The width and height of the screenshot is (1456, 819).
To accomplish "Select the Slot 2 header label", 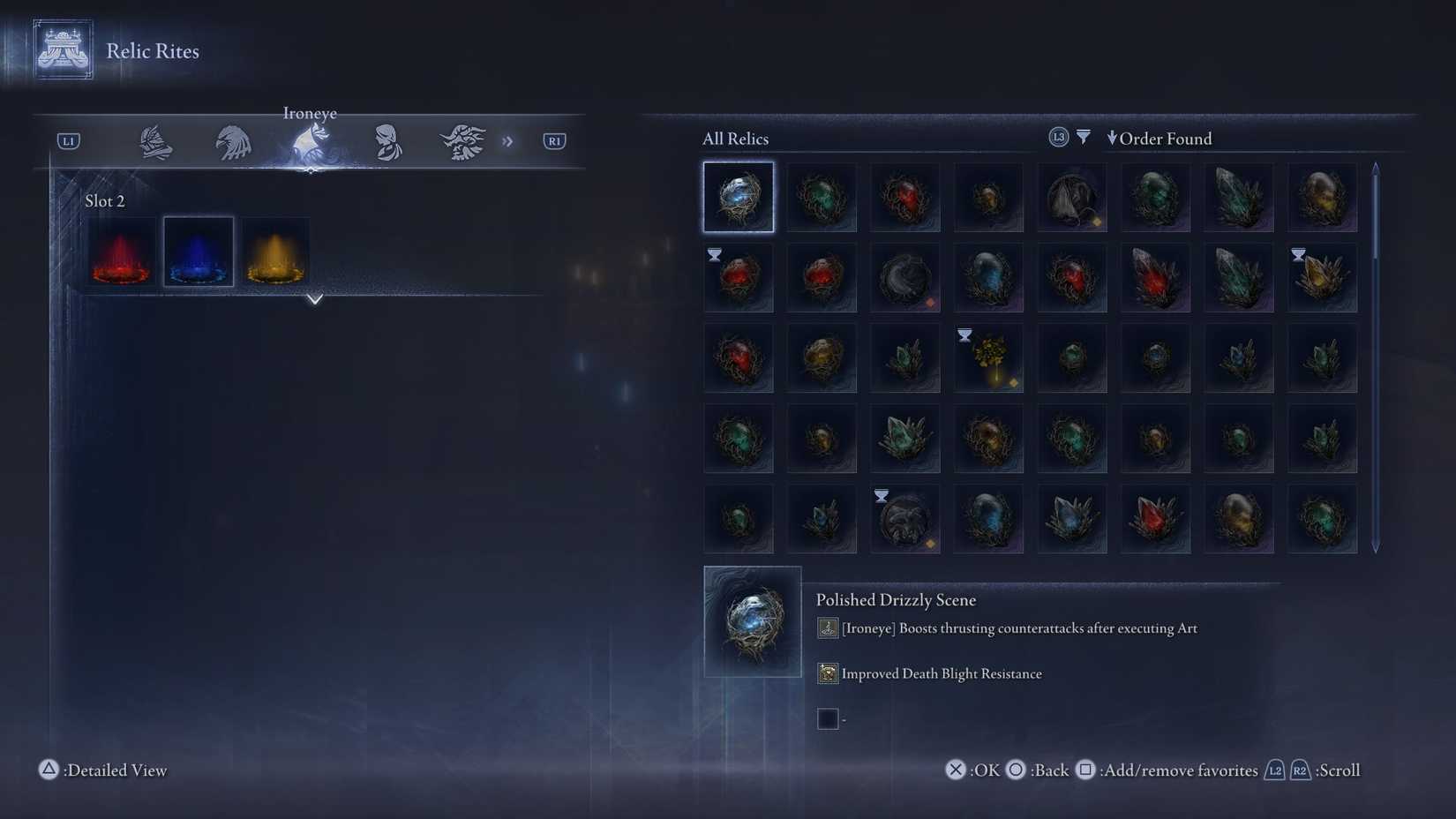I will [x=105, y=200].
